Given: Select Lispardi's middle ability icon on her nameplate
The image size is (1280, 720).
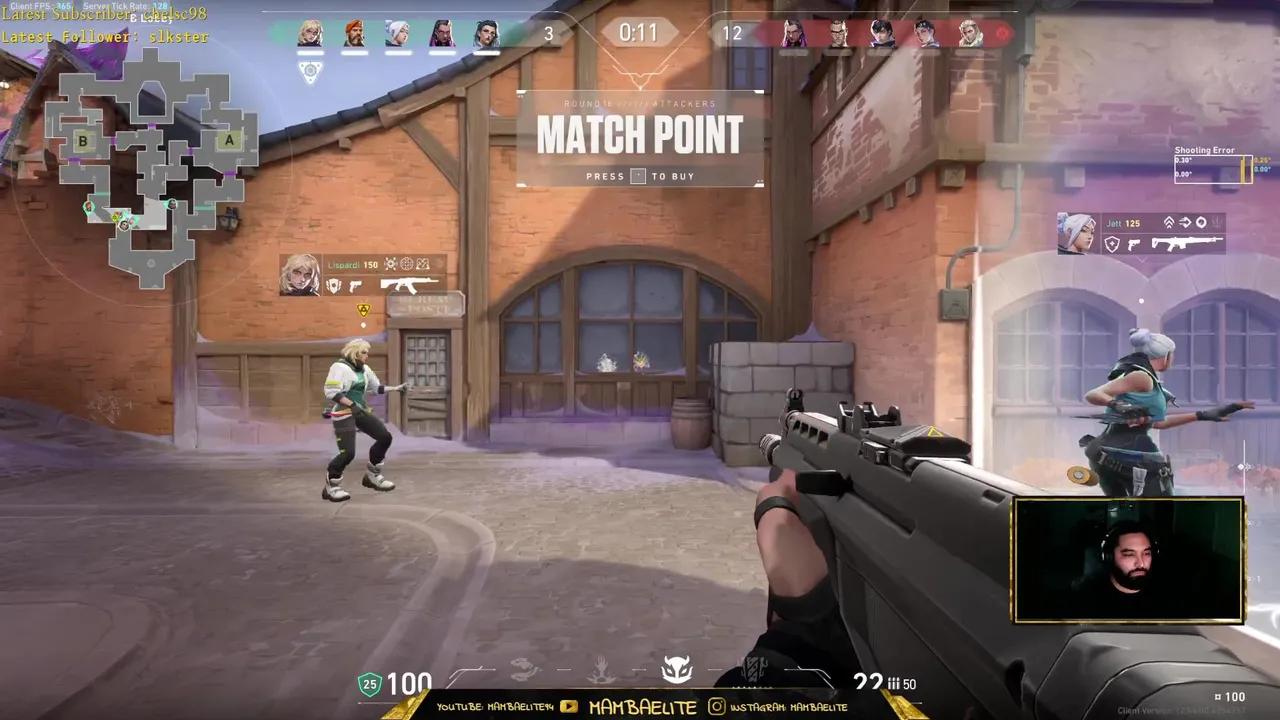Looking at the screenshot, I should pyautogui.click(x=407, y=265).
